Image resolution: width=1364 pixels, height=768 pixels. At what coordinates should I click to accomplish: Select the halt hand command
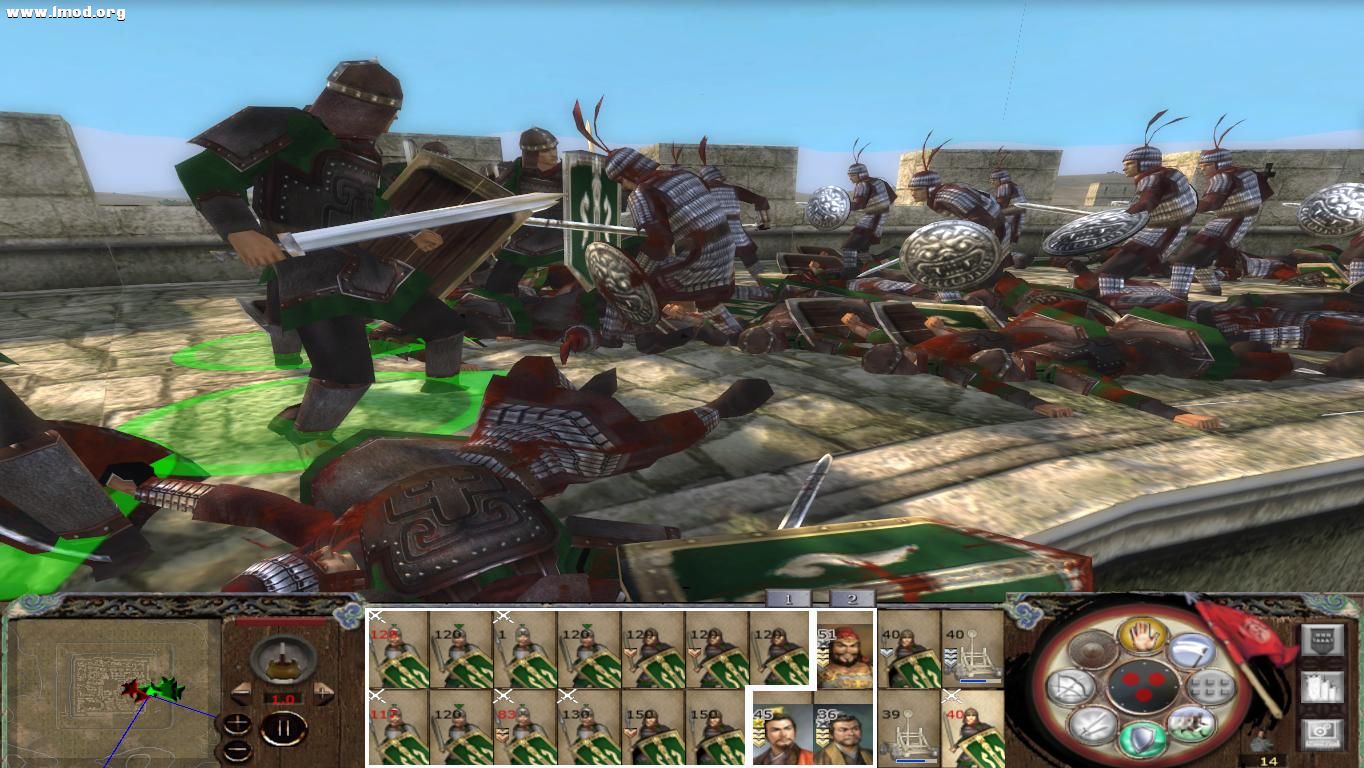pos(1145,635)
